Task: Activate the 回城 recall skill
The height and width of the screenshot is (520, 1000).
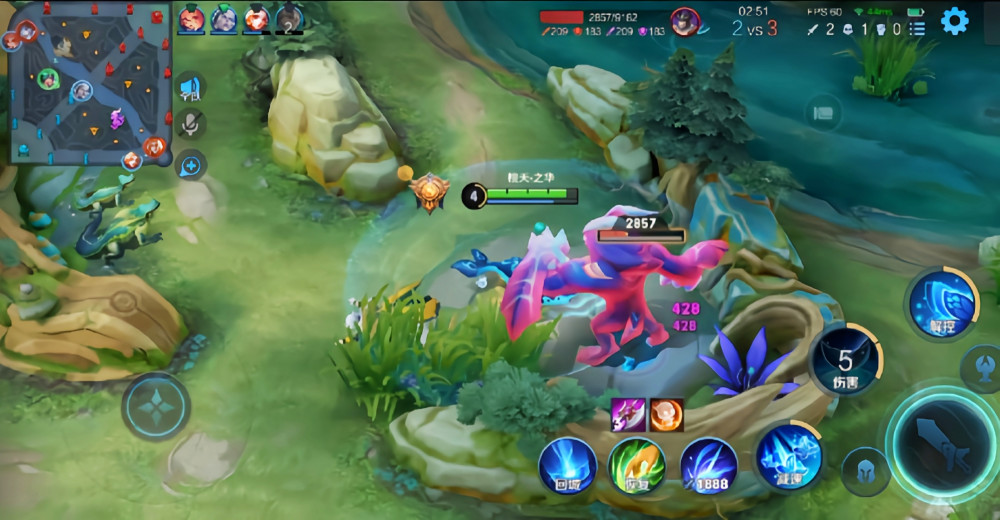Action: 568,466
